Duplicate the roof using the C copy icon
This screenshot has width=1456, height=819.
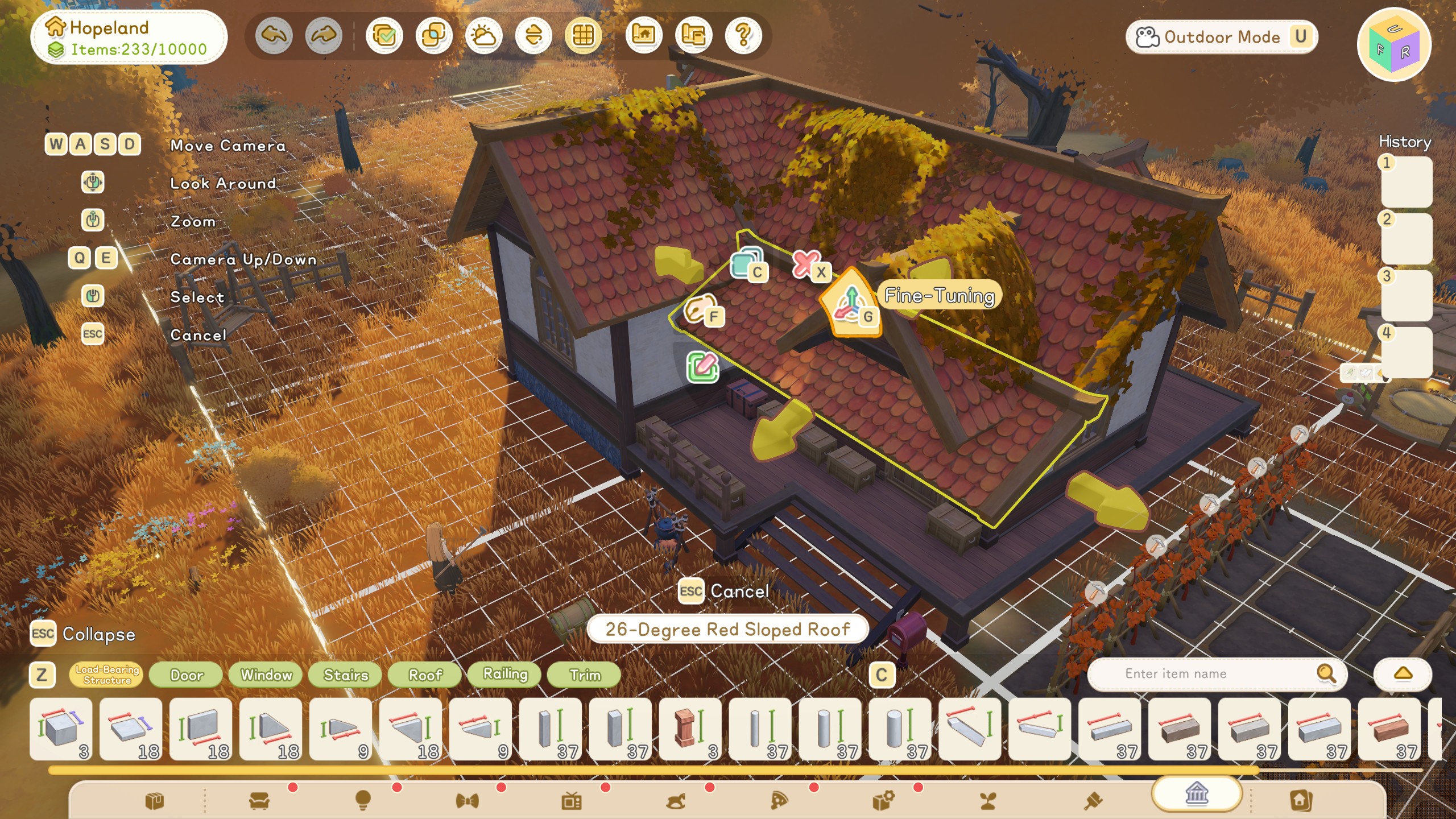(746, 265)
